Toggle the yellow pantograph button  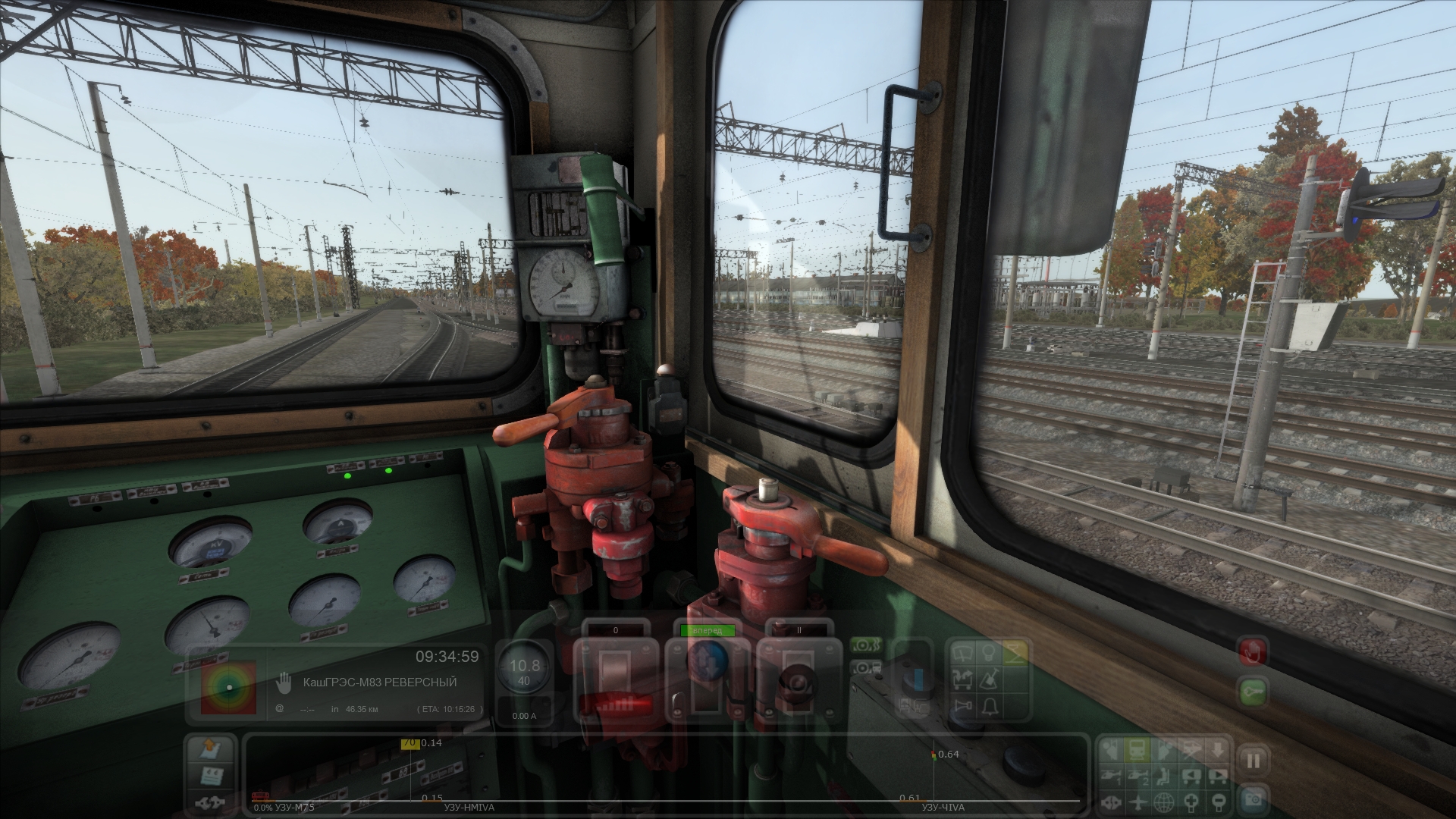(x=1015, y=651)
